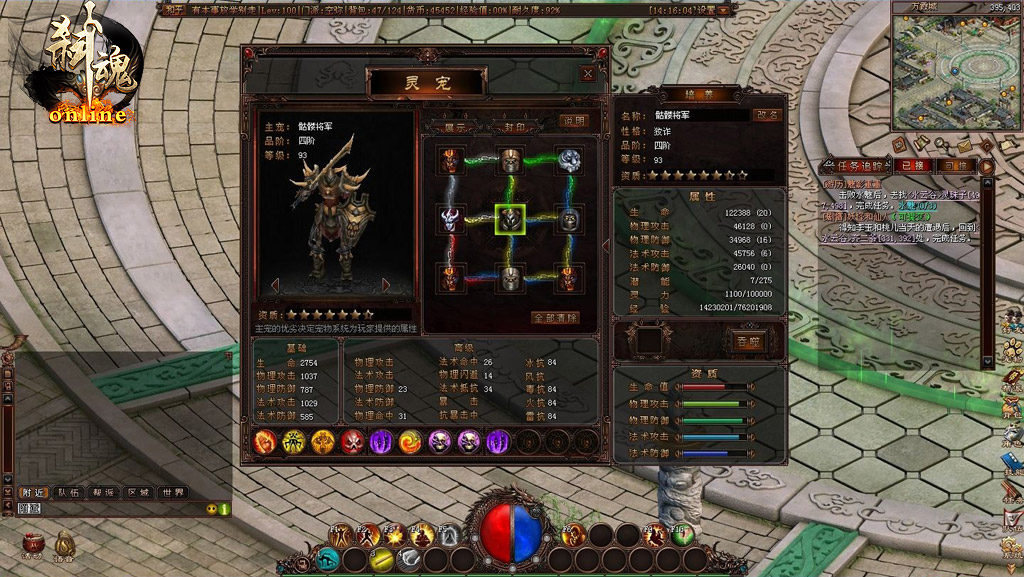Click the first flame pet skill icon
This screenshot has width=1024, height=577.
264,441
